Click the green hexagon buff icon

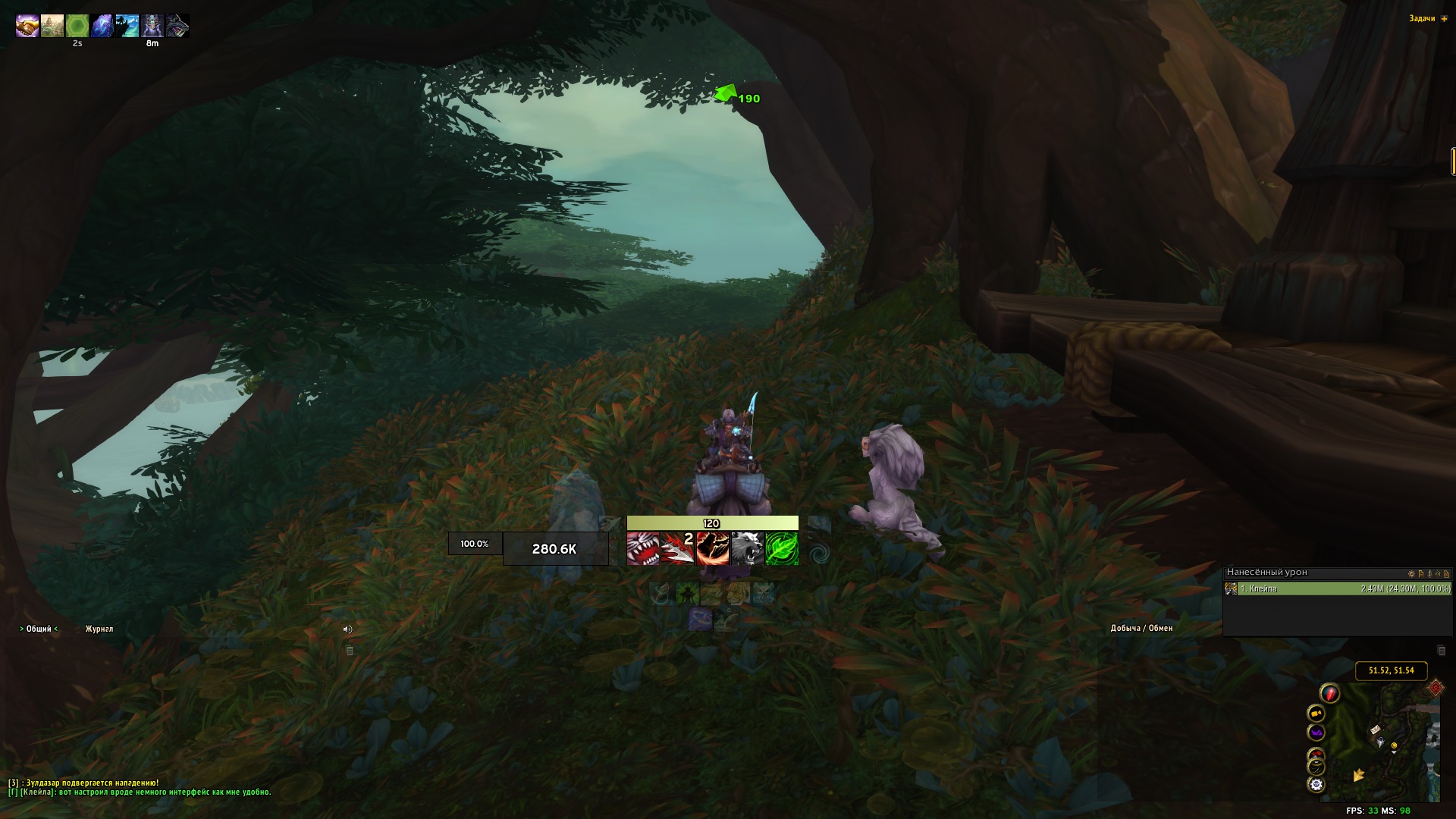pos(77,27)
